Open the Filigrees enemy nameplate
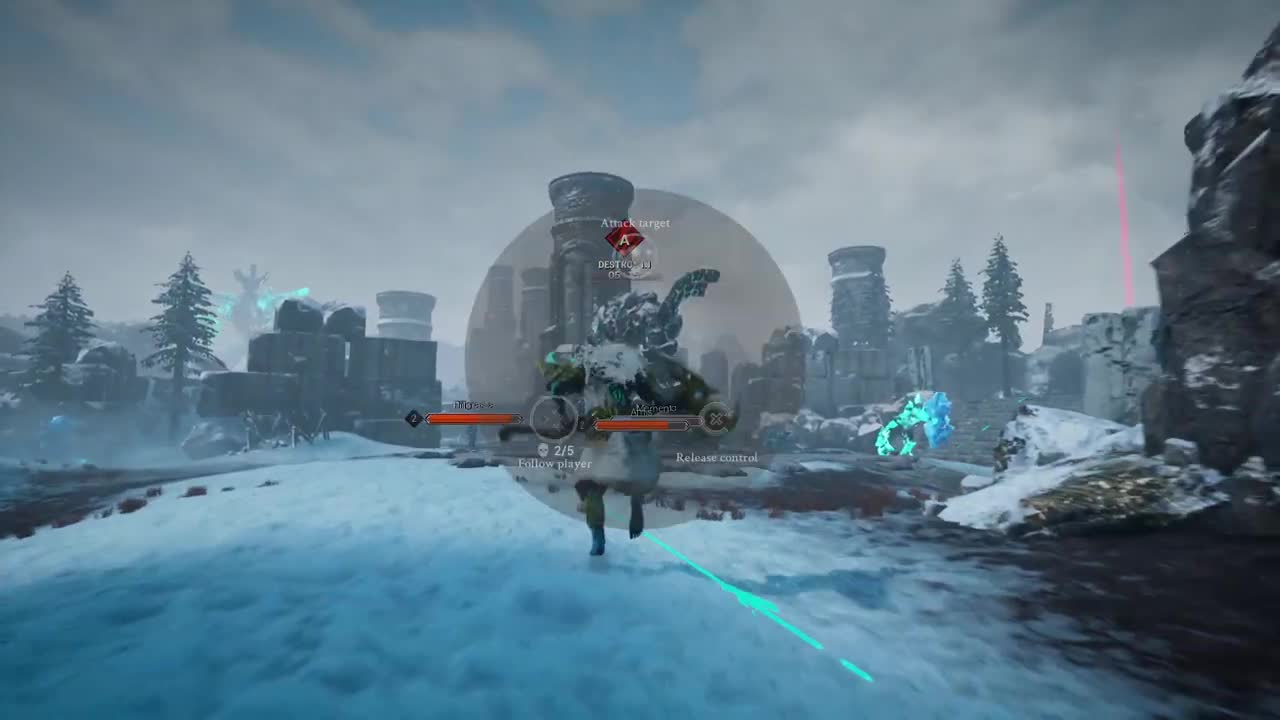The width and height of the screenshot is (1280, 720). (x=474, y=405)
